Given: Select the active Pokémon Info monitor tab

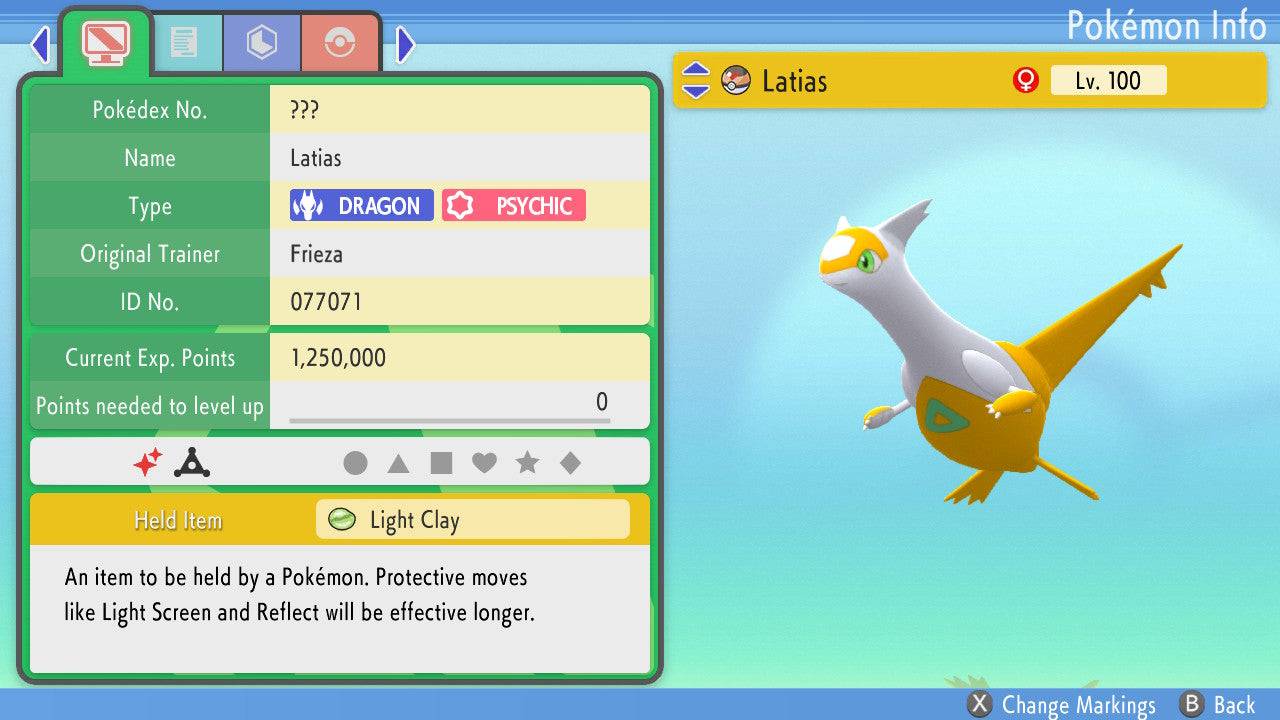Looking at the screenshot, I should point(106,42).
